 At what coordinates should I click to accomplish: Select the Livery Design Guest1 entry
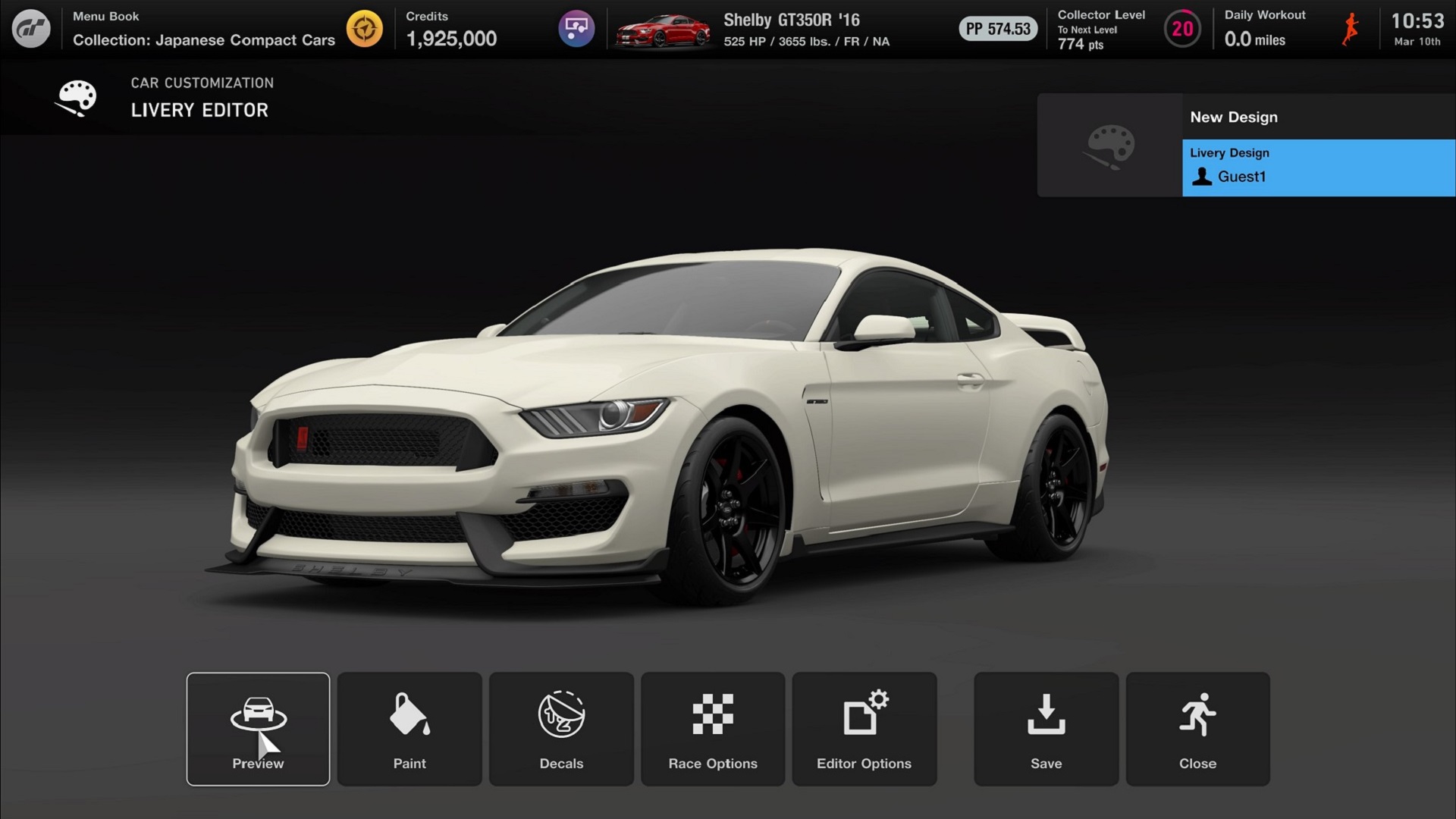[1318, 168]
